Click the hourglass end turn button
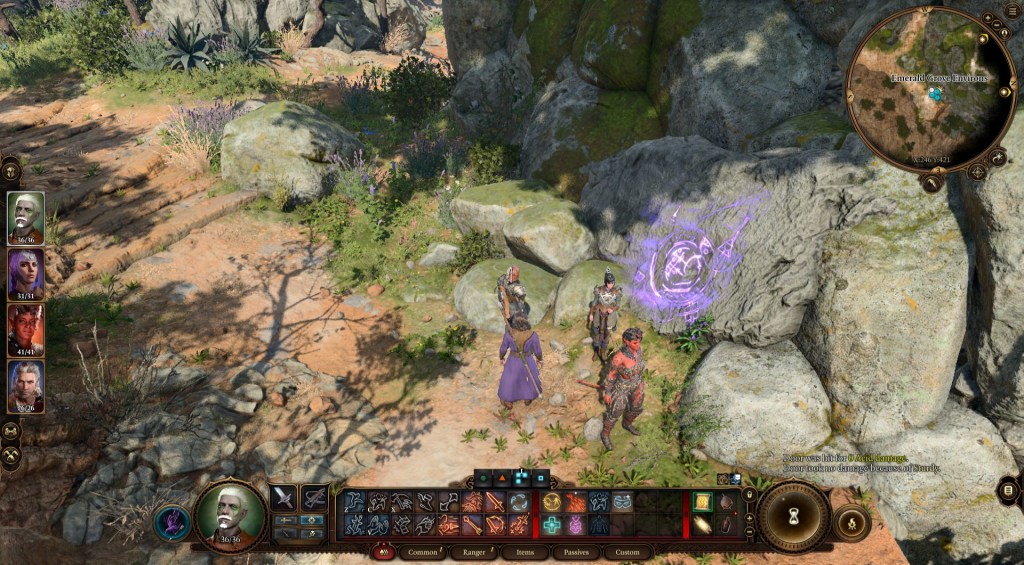The height and width of the screenshot is (565, 1024). (x=794, y=516)
